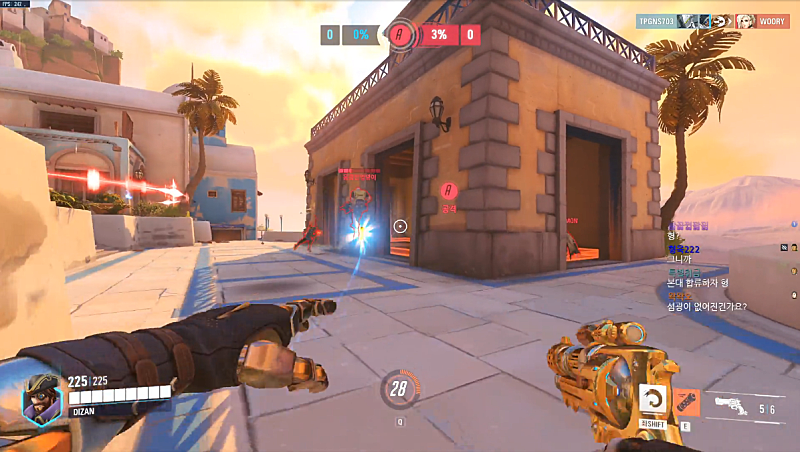
Task: Select the control point A objective indicator
Action: [401, 34]
